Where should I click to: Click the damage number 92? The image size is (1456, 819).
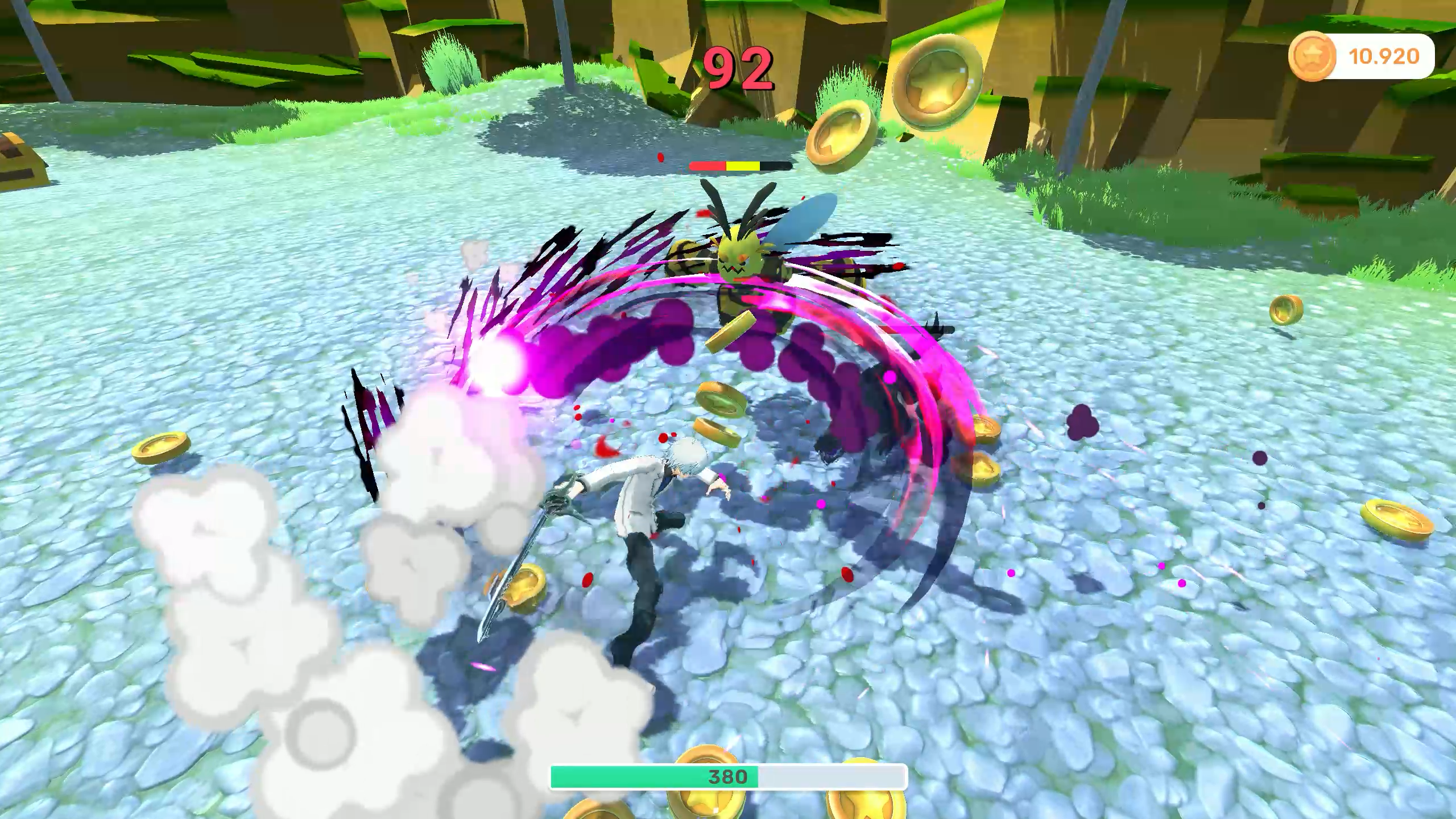[x=739, y=68]
